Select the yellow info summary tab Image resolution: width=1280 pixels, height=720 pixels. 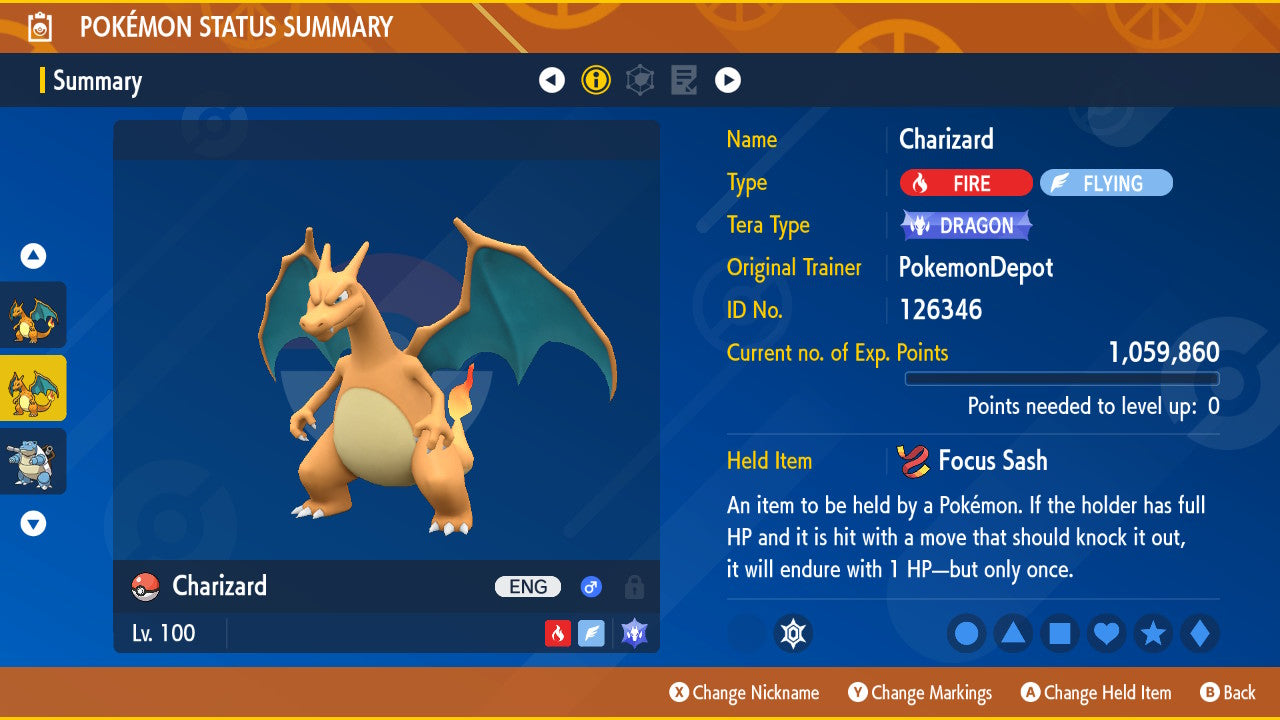596,80
